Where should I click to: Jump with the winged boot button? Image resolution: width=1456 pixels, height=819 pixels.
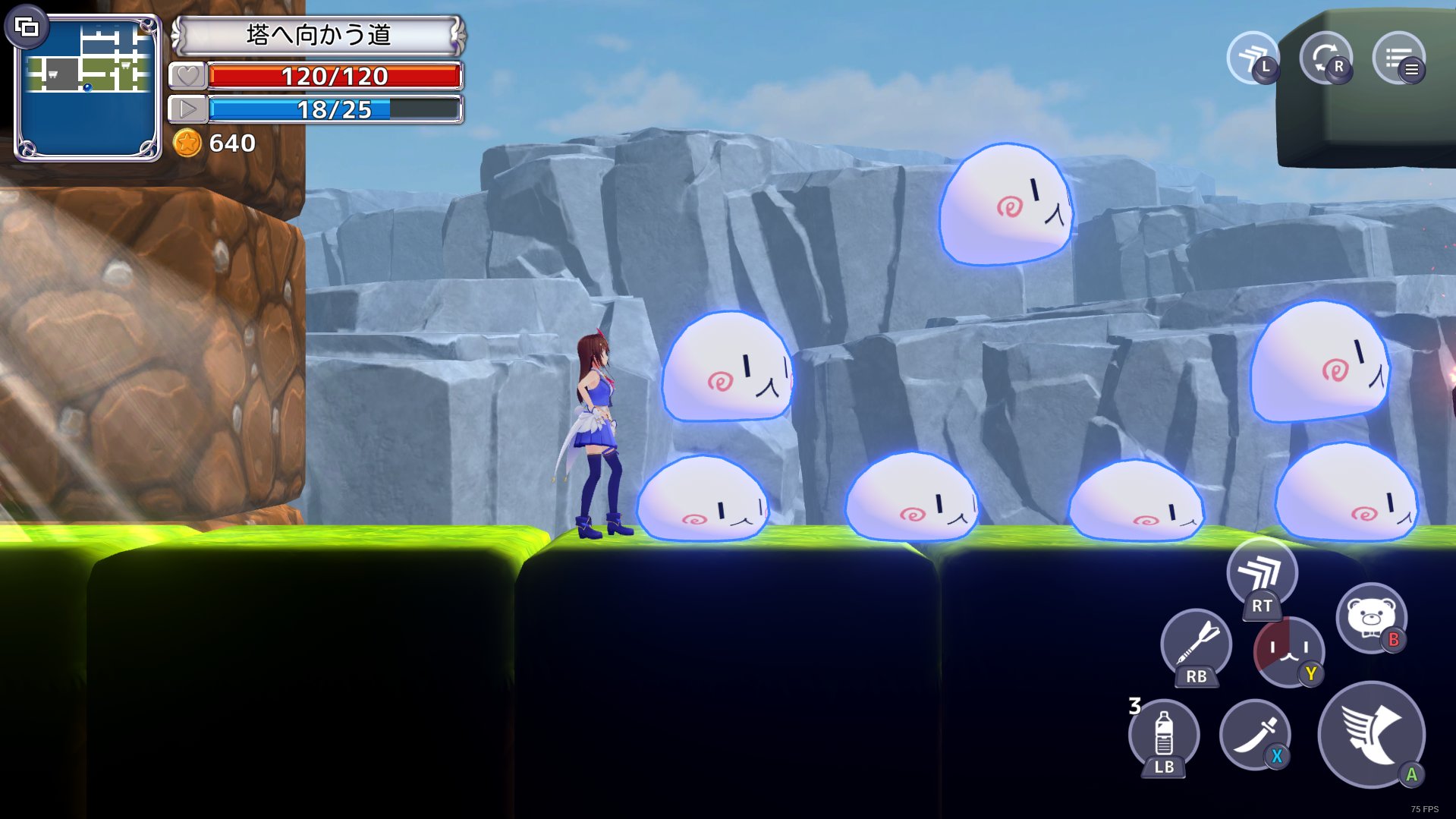[x=1370, y=733]
